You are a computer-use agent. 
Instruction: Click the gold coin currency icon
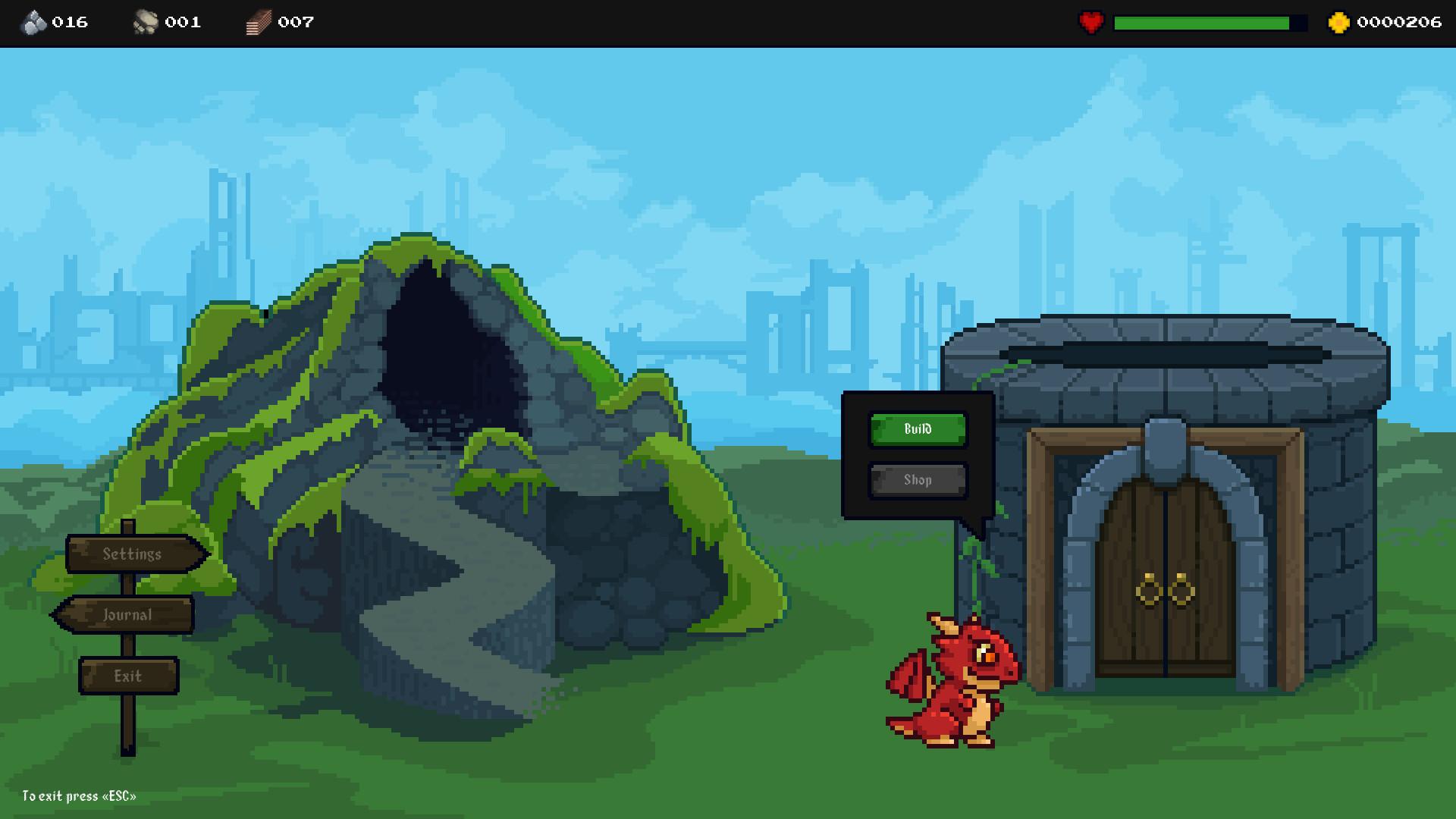pos(1339,22)
